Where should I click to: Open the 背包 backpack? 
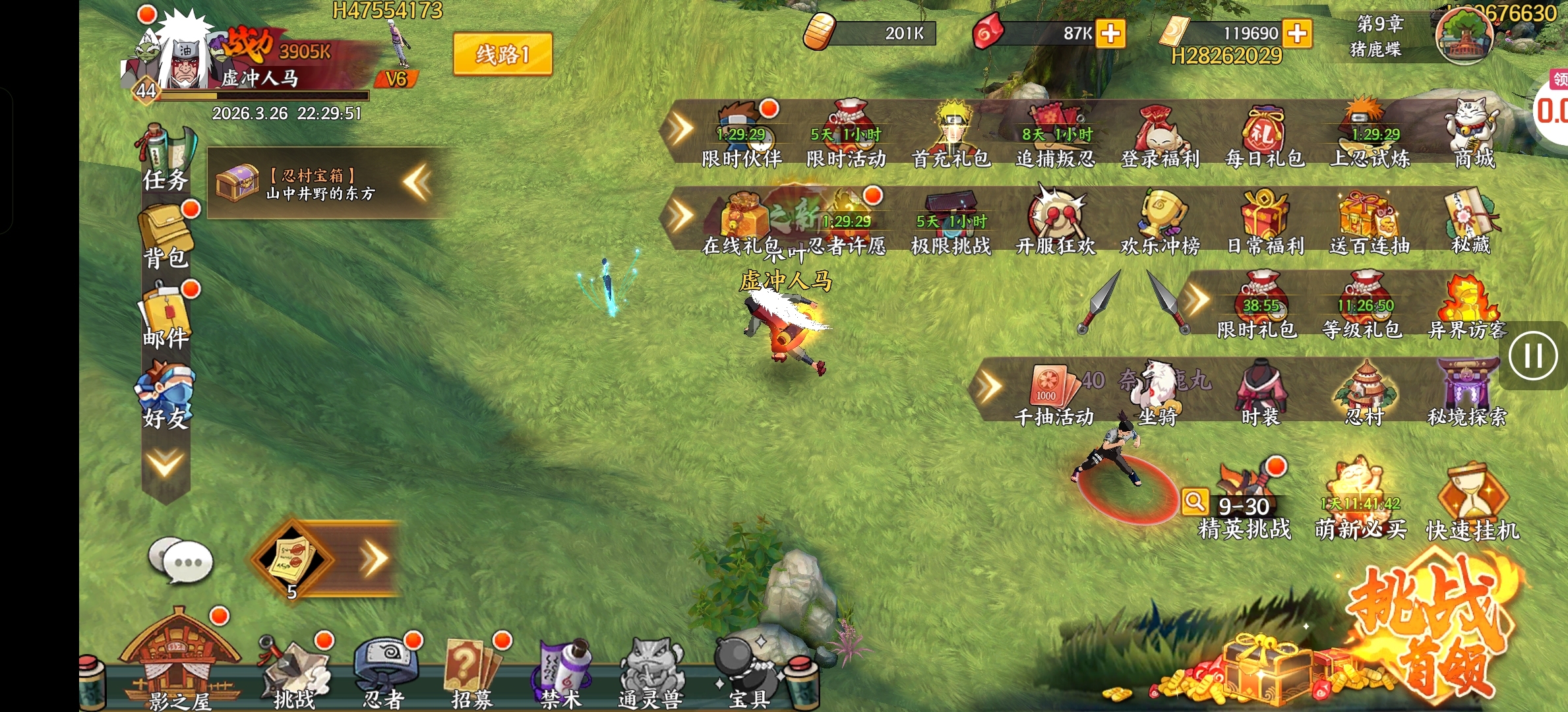pos(166,236)
